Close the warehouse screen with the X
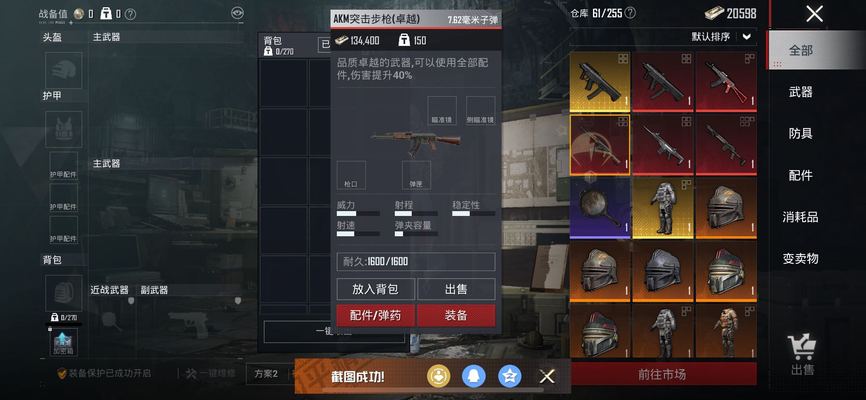Image resolution: width=866 pixels, height=400 pixels. tap(815, 14)
